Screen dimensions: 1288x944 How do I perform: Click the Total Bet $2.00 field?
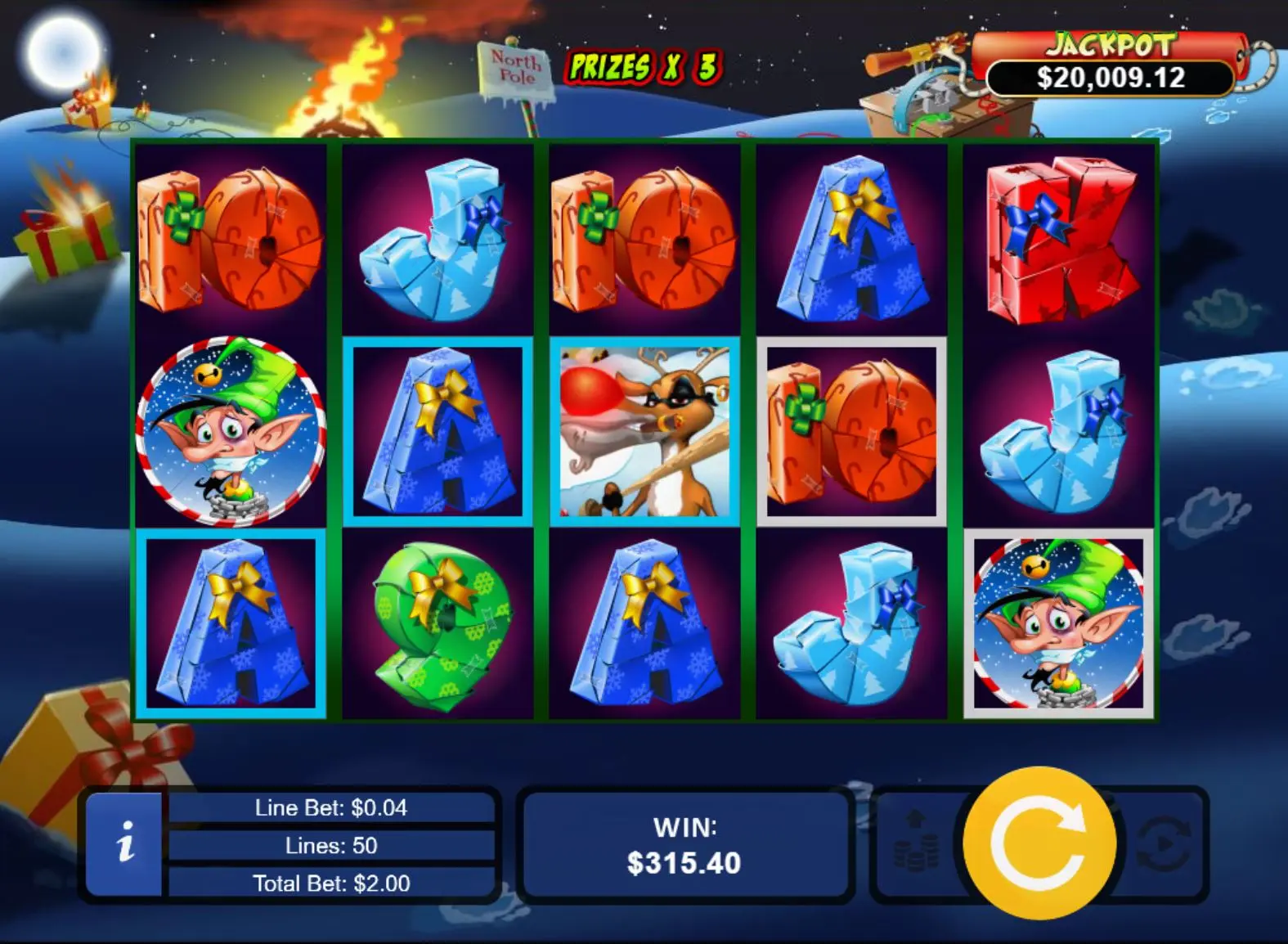click(x=331, y=883)
